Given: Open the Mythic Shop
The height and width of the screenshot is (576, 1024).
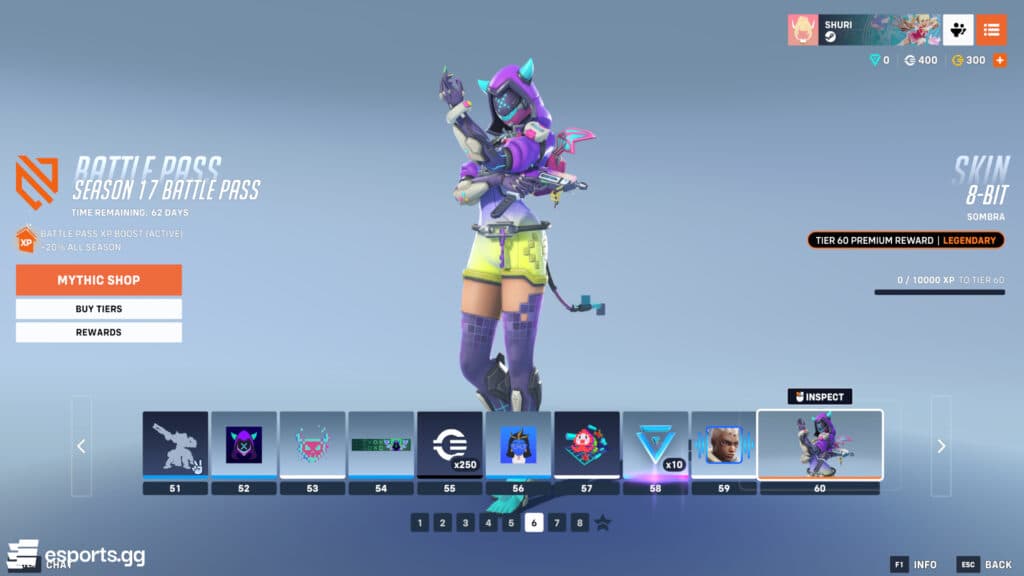Looking at the screenshot, I should click(x=98, y=280).
